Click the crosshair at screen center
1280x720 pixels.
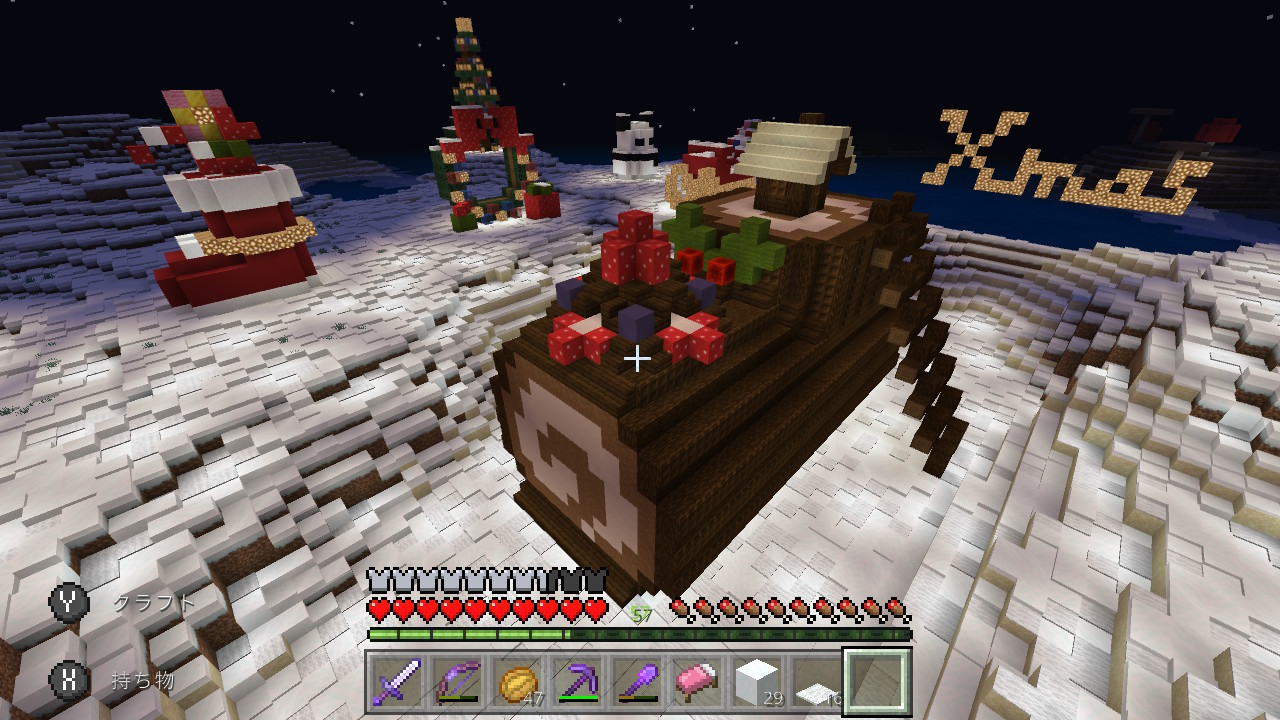[640, 358]
